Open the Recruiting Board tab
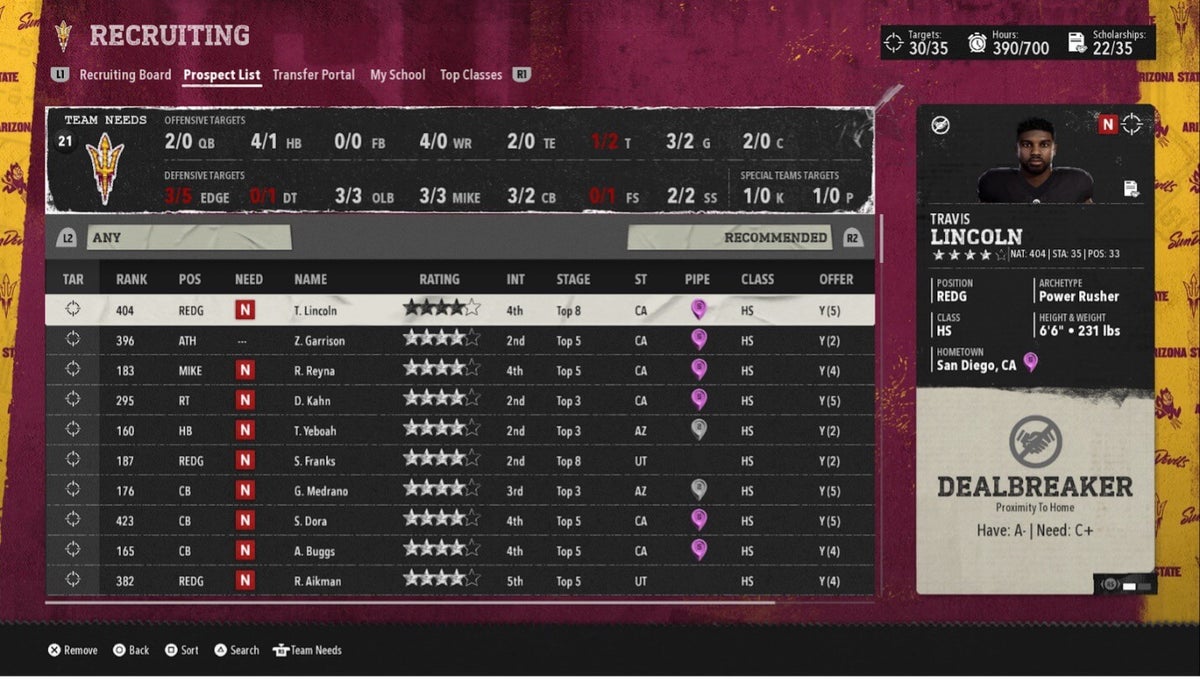Viewport: 1200px width, 679px height. (125, 75)
